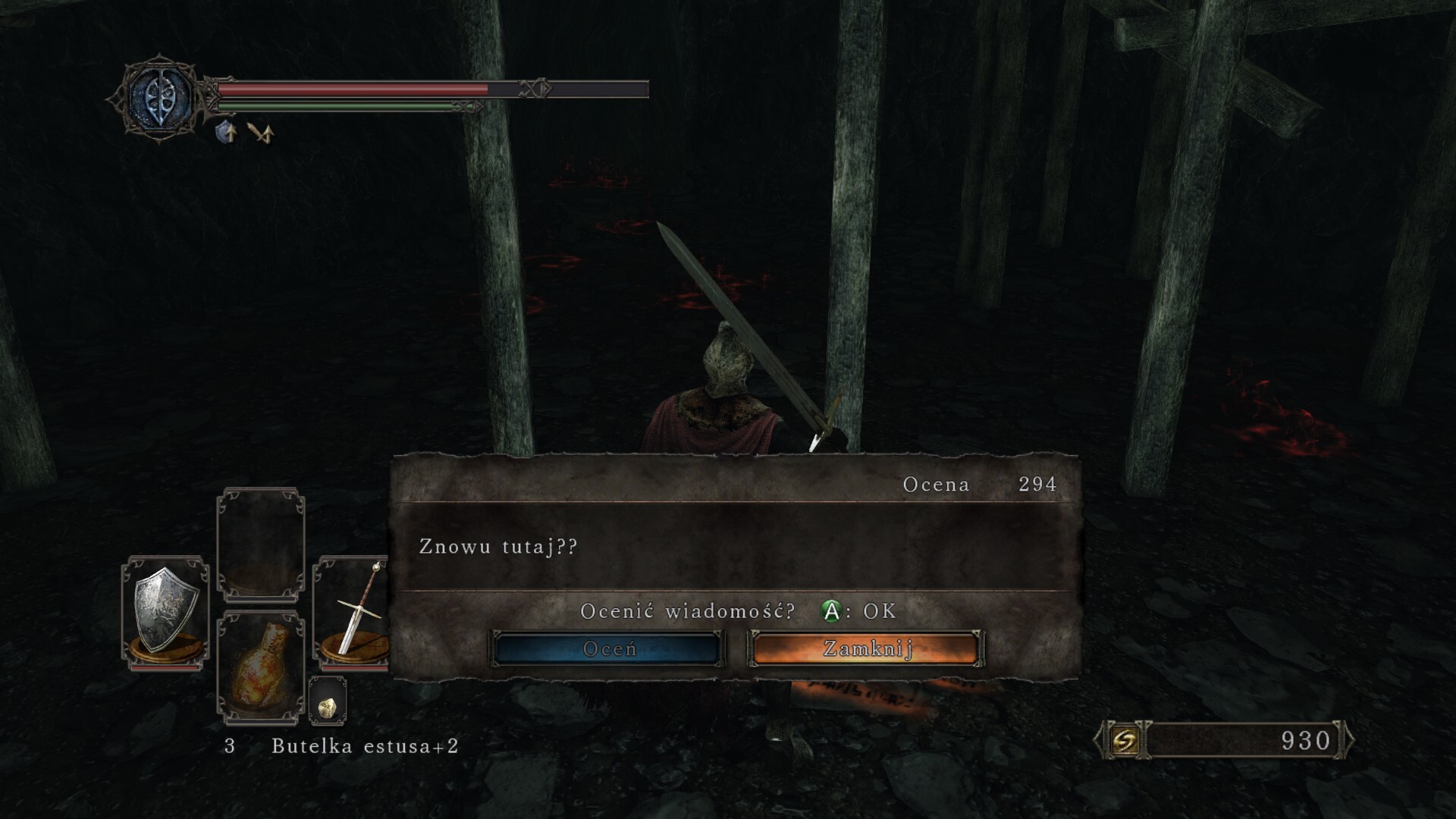Close the message with Zamknij
Image resolution: width=1456 pixels, height=819 pixels.
[867, 649]
